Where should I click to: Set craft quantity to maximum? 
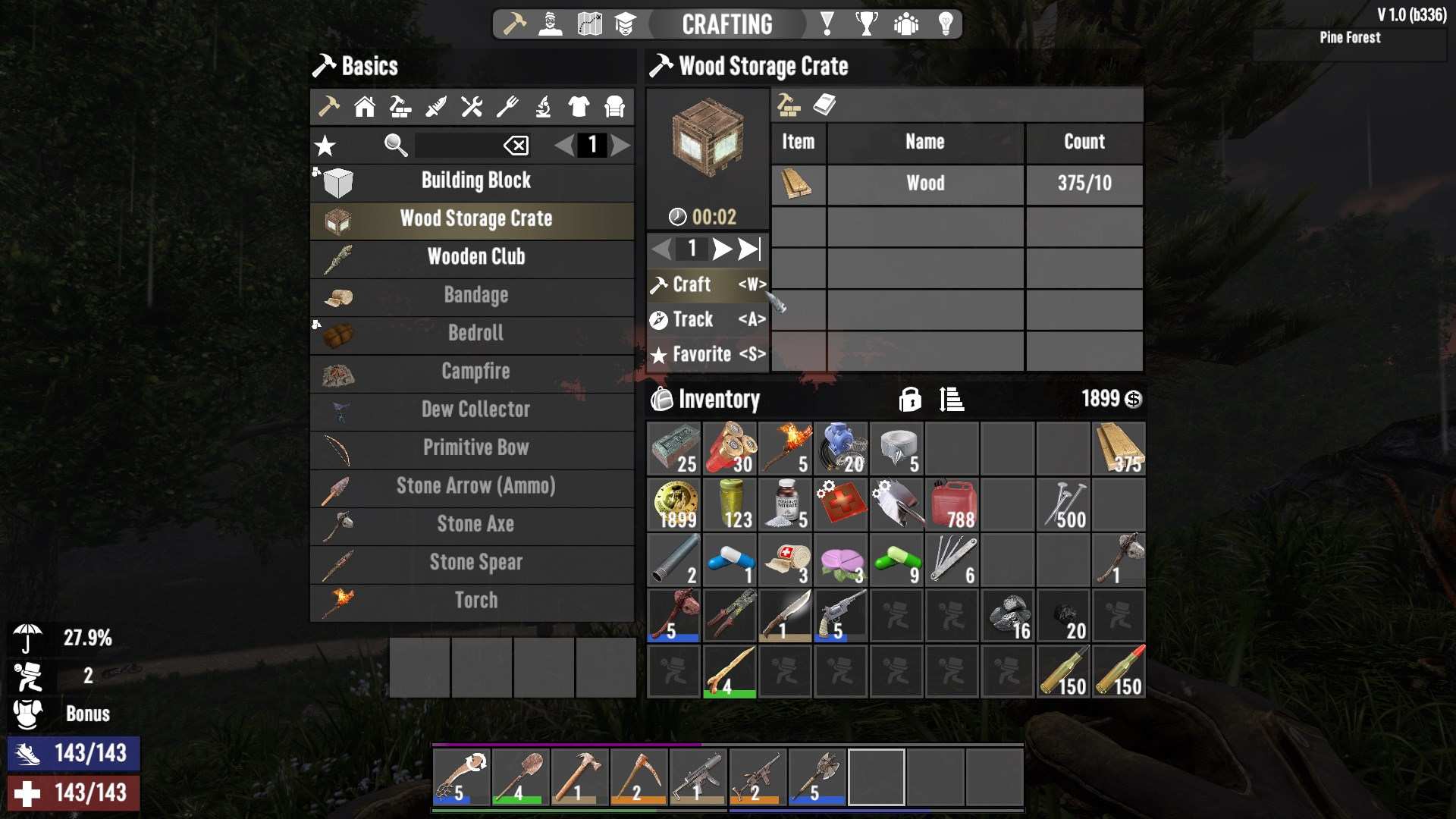(749, 249)
